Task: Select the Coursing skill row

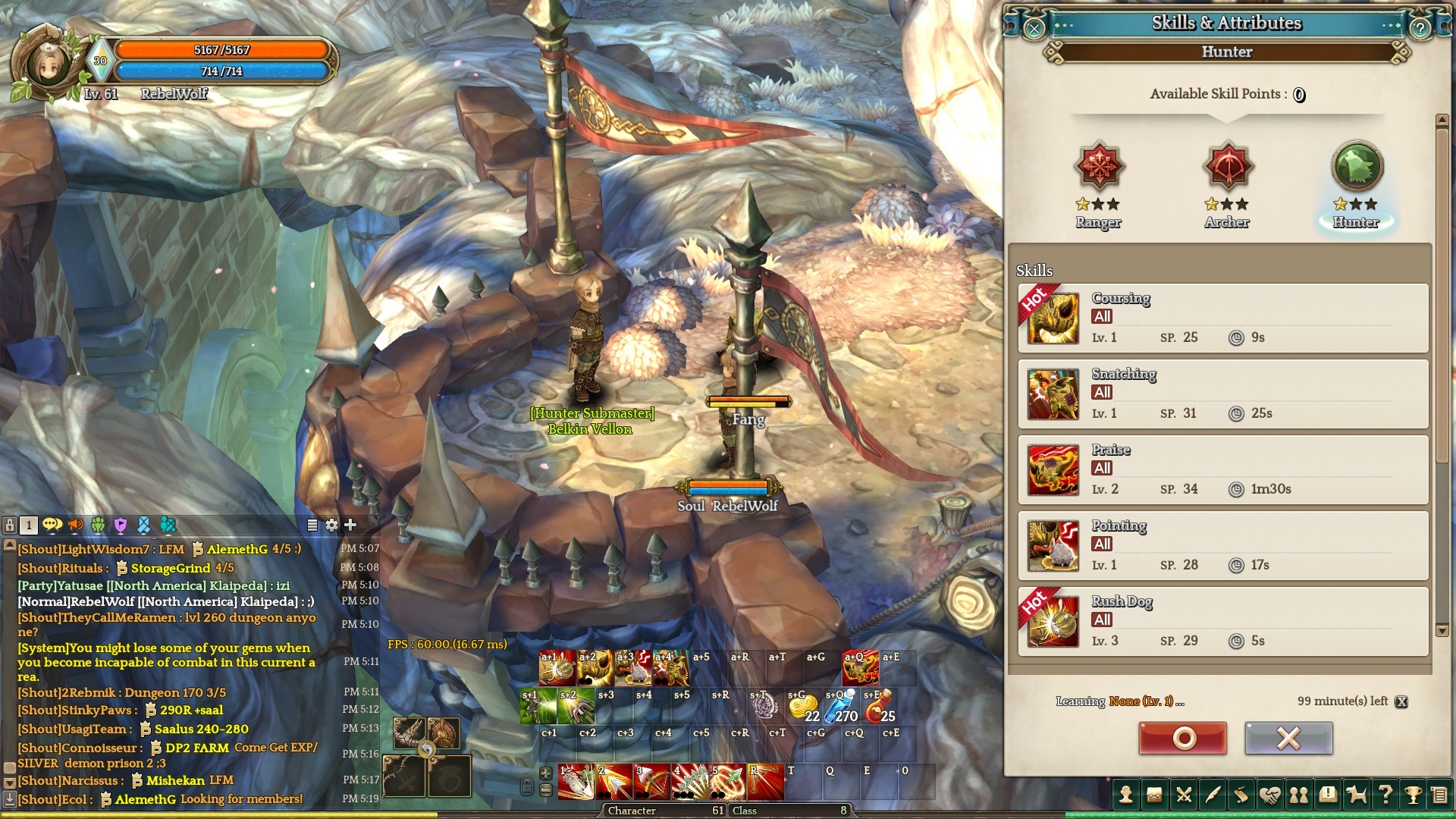Action: tap(1222, 318)
